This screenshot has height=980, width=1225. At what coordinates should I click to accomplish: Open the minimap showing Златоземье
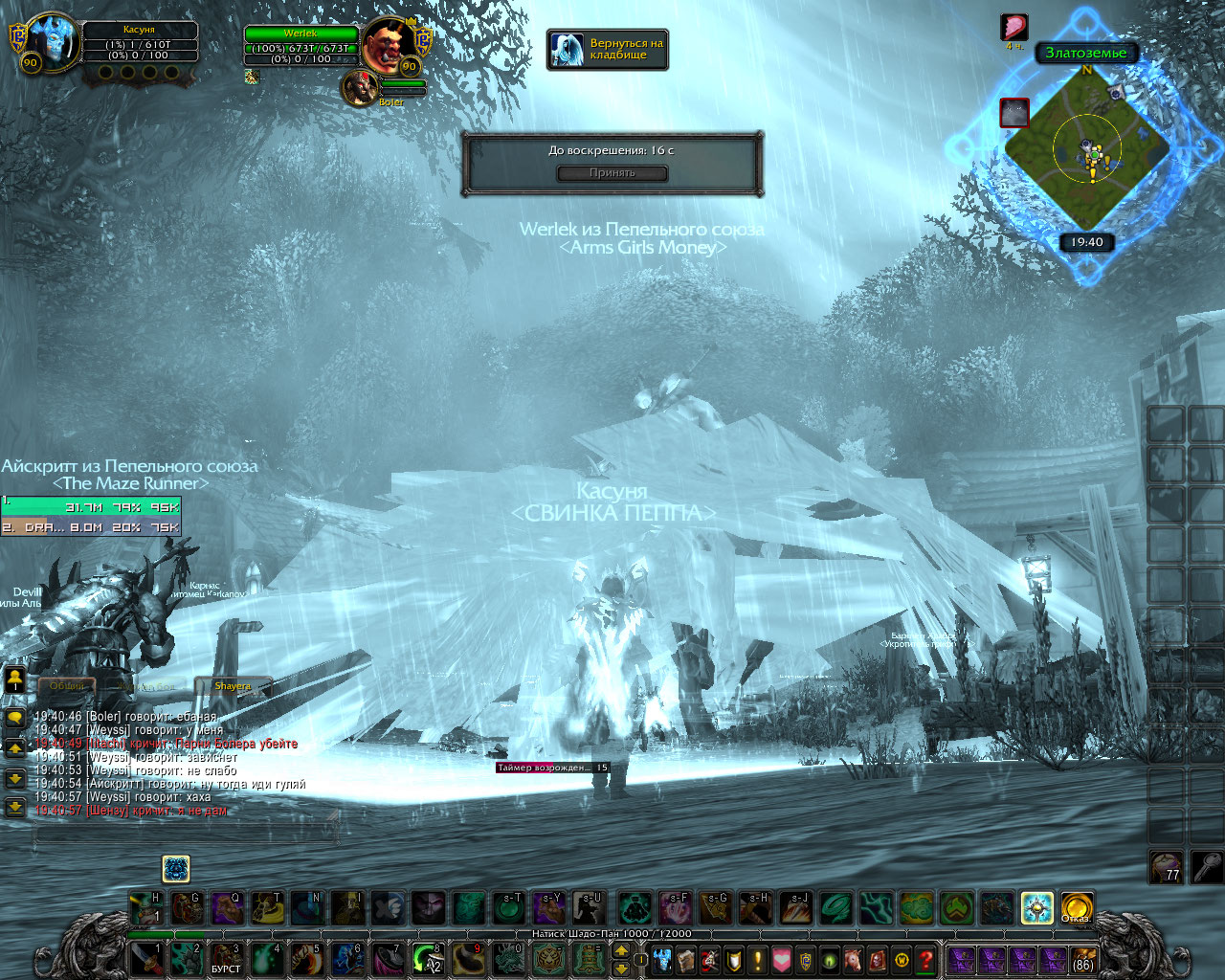click(x=1087, y=150)
